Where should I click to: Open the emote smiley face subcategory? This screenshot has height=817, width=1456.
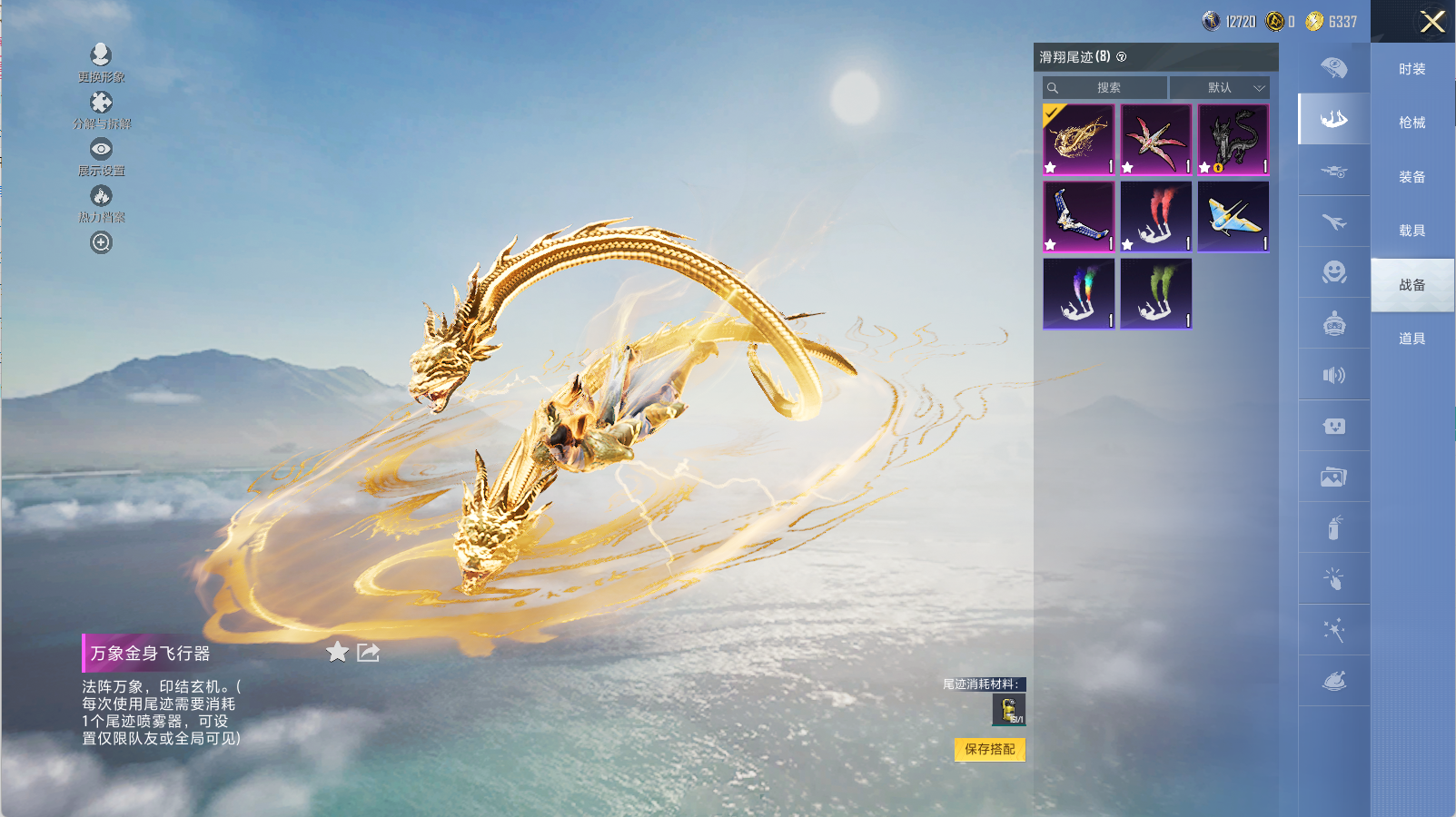point(1333,271)
